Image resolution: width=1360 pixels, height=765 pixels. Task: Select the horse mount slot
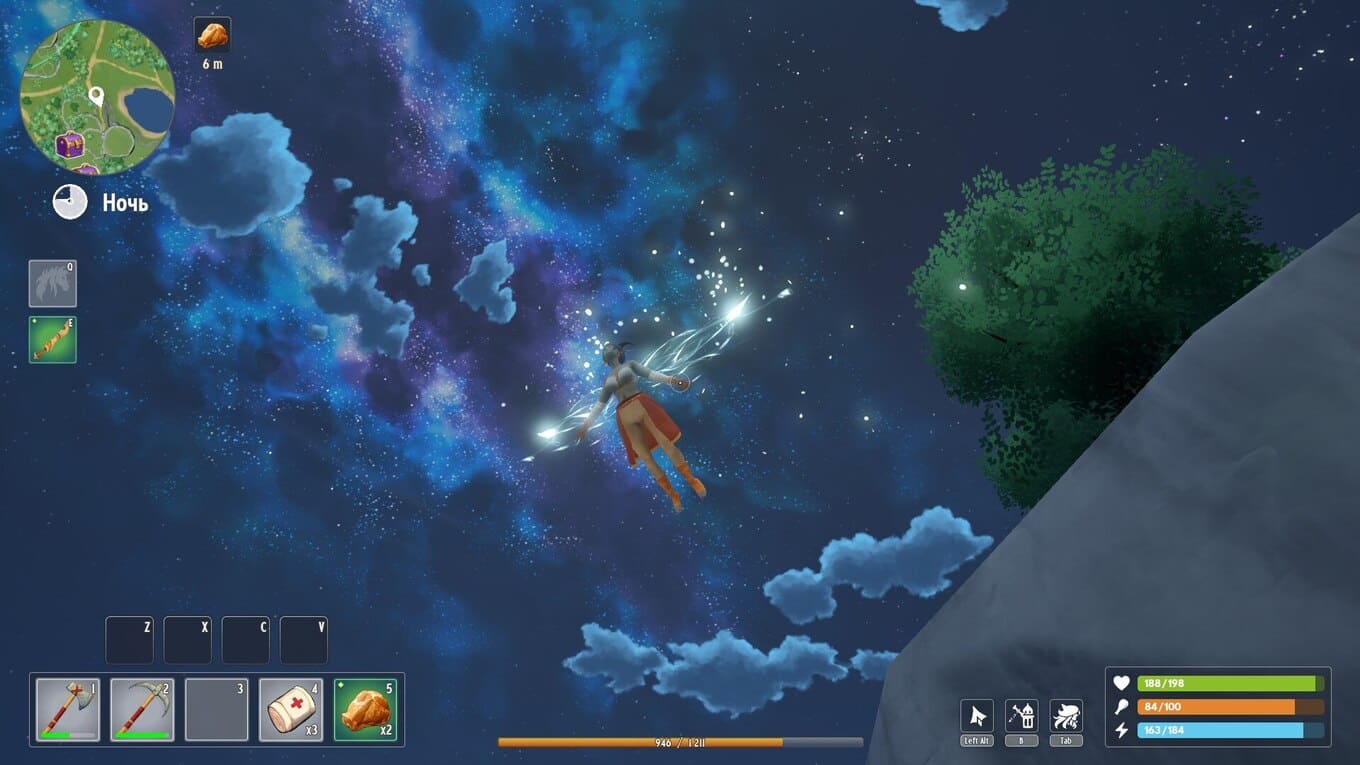pyautogui.click(x=52, y=283)
